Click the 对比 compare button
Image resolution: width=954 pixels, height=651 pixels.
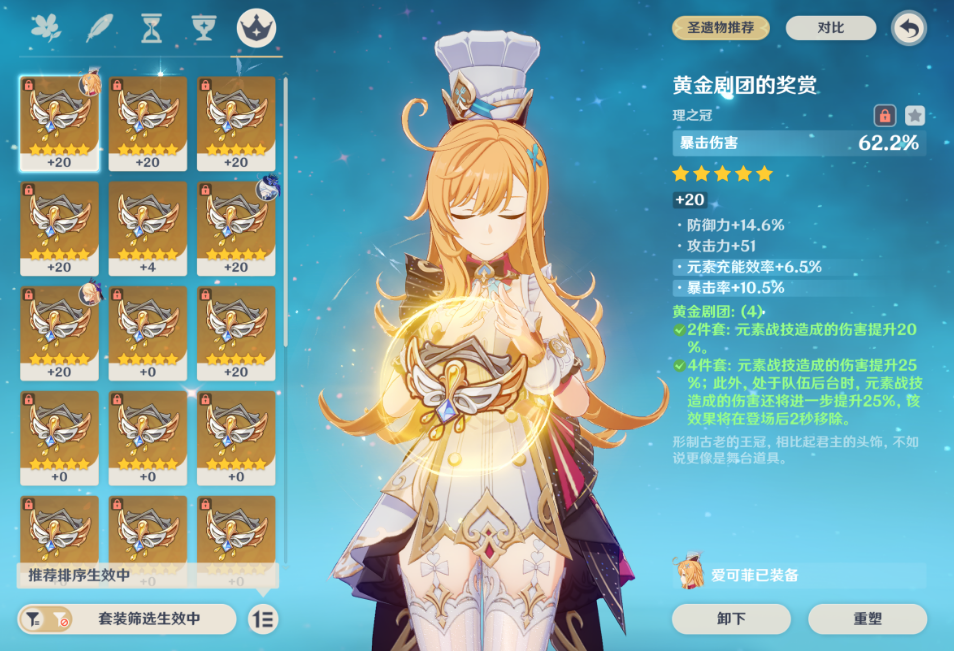point(831,28)
